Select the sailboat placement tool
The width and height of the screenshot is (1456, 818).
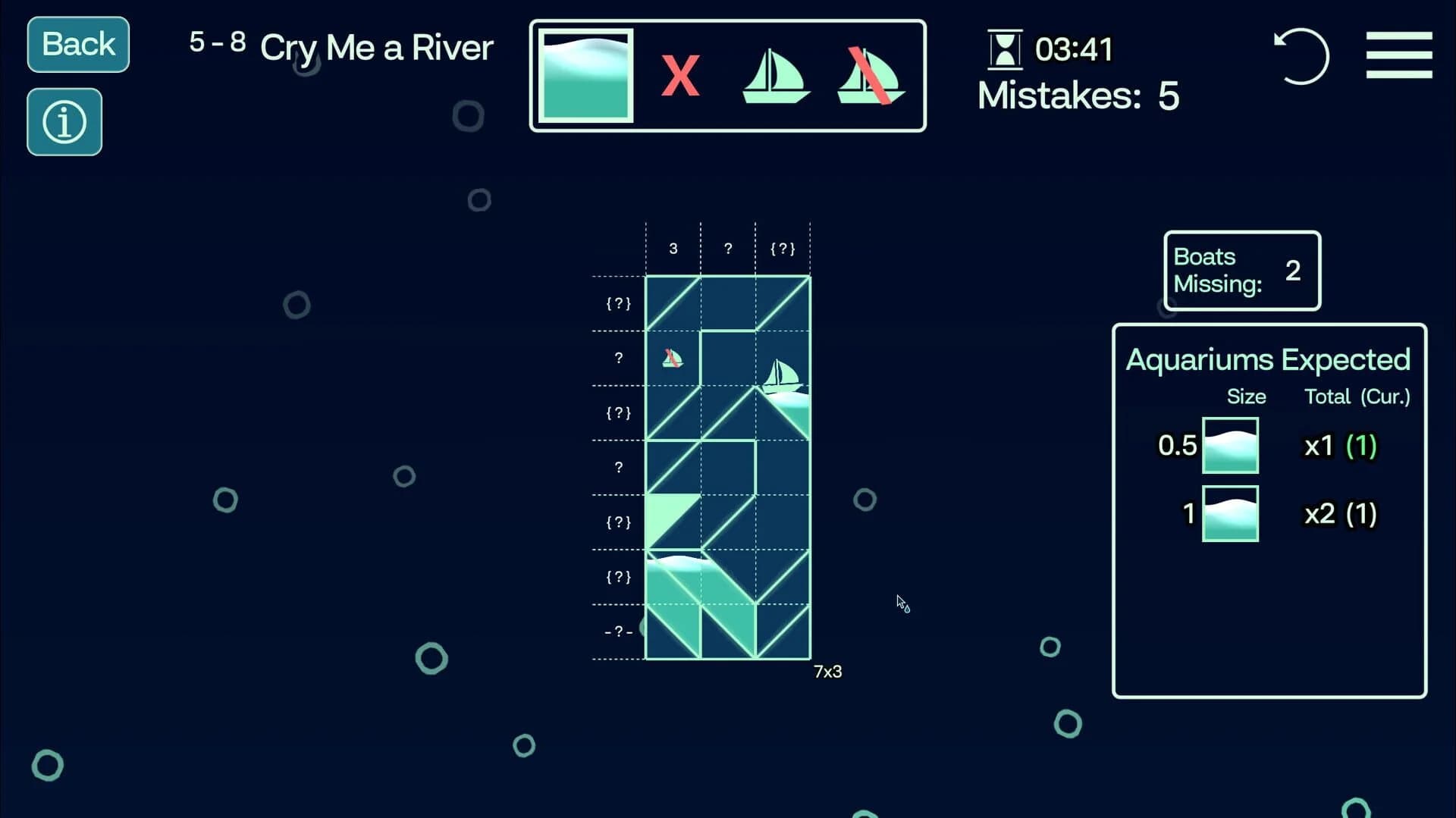pos(777,76)
